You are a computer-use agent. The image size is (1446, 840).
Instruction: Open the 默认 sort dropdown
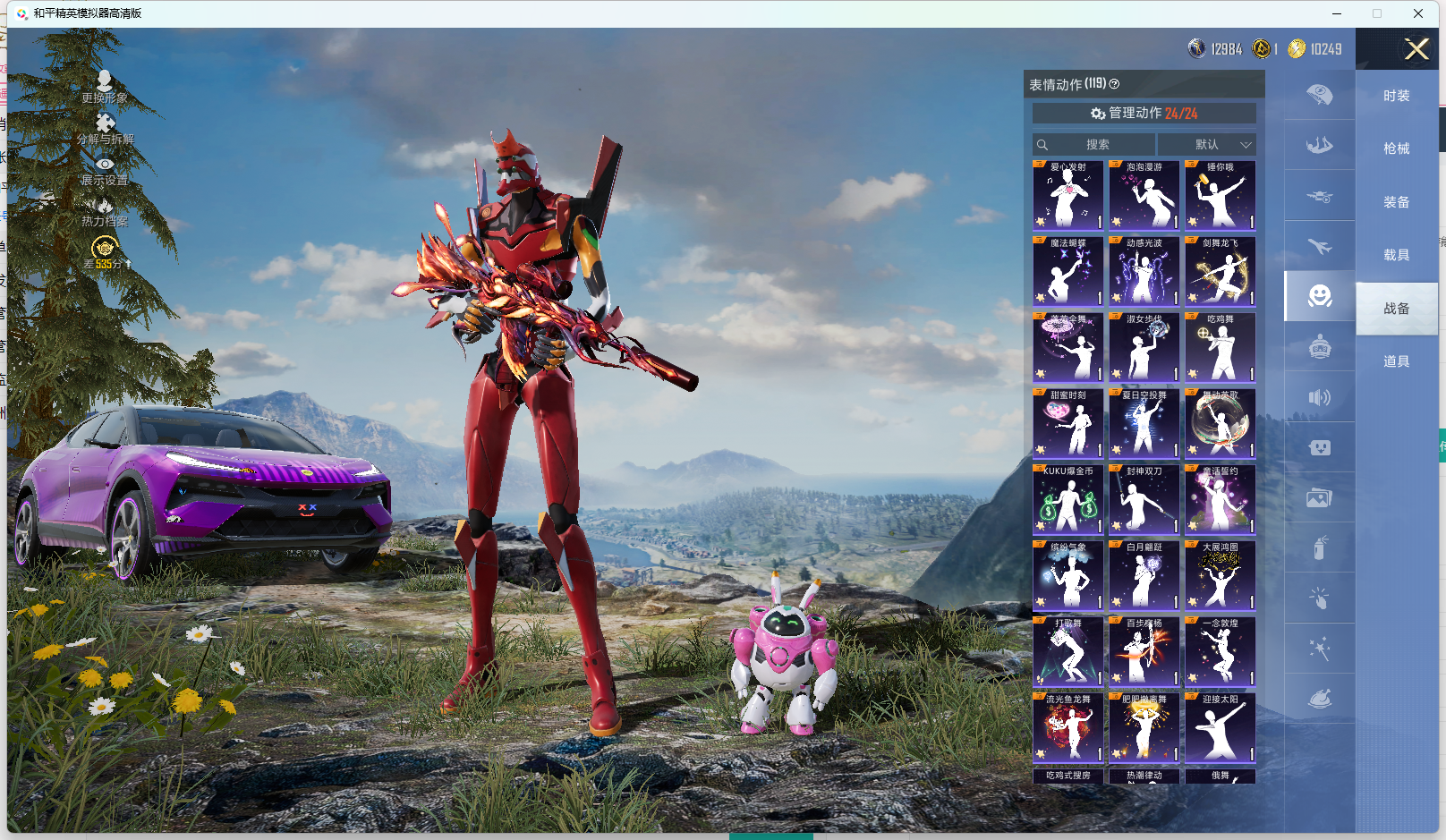click(1207, 144)
